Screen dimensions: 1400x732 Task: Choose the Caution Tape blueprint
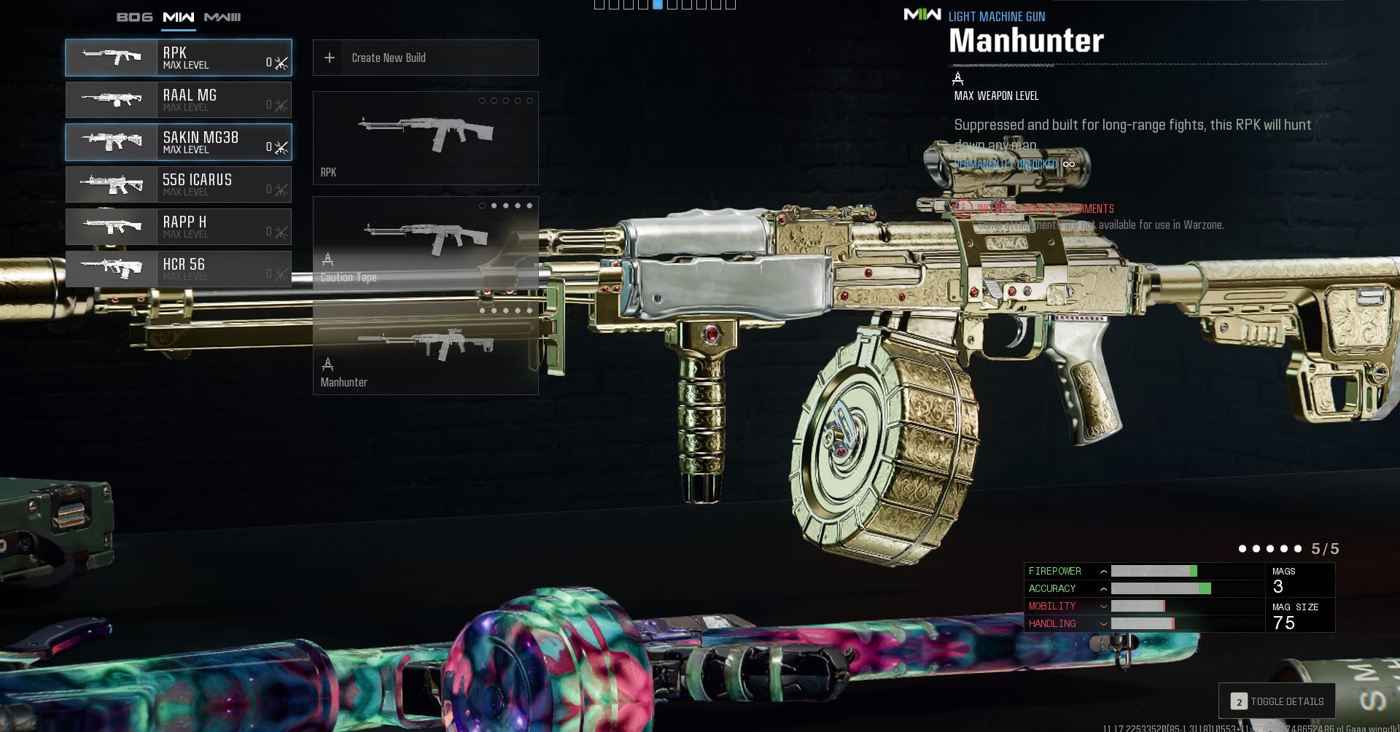coord(425,242)
